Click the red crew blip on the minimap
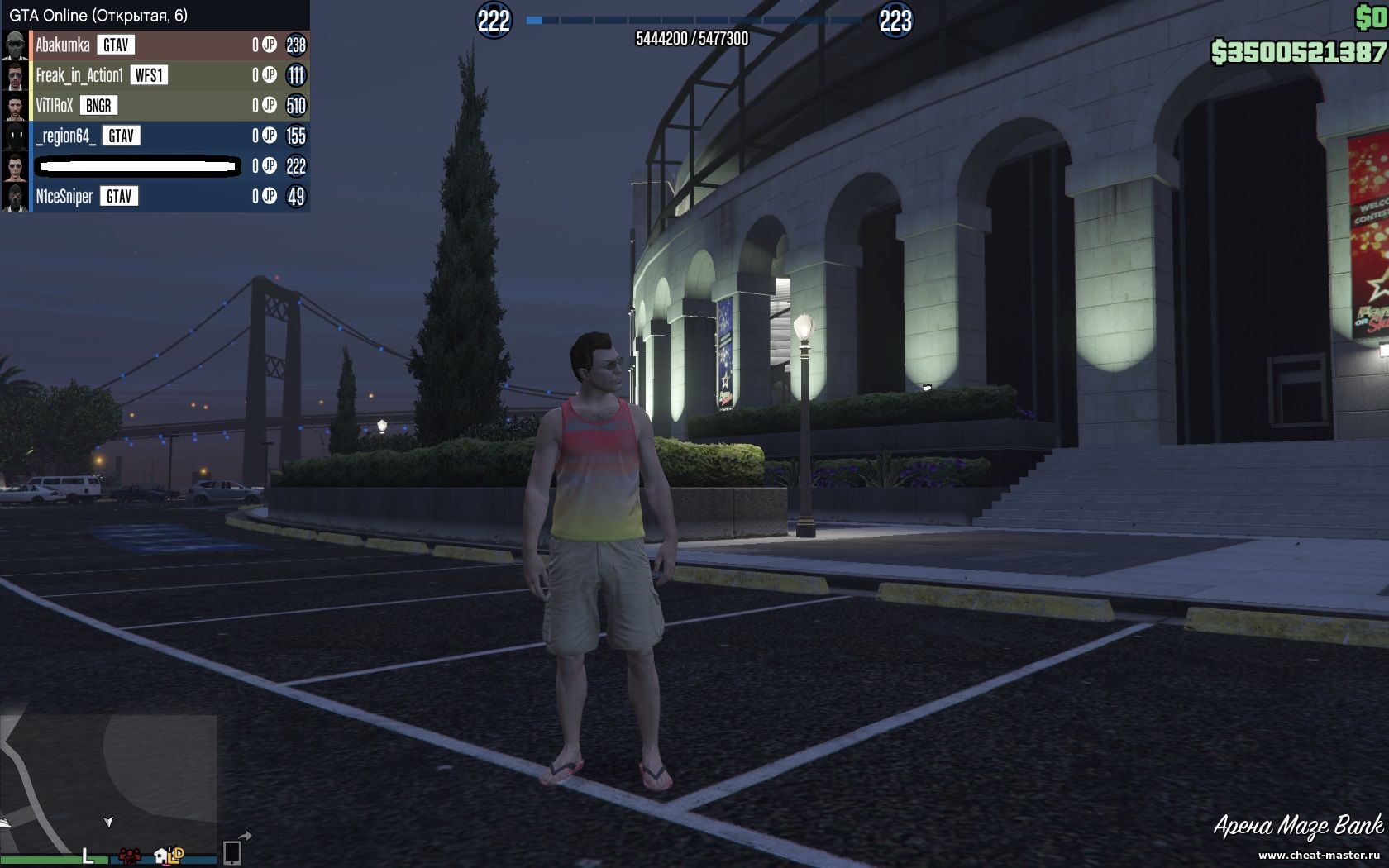1389x868 pixels. pos(129,856)
